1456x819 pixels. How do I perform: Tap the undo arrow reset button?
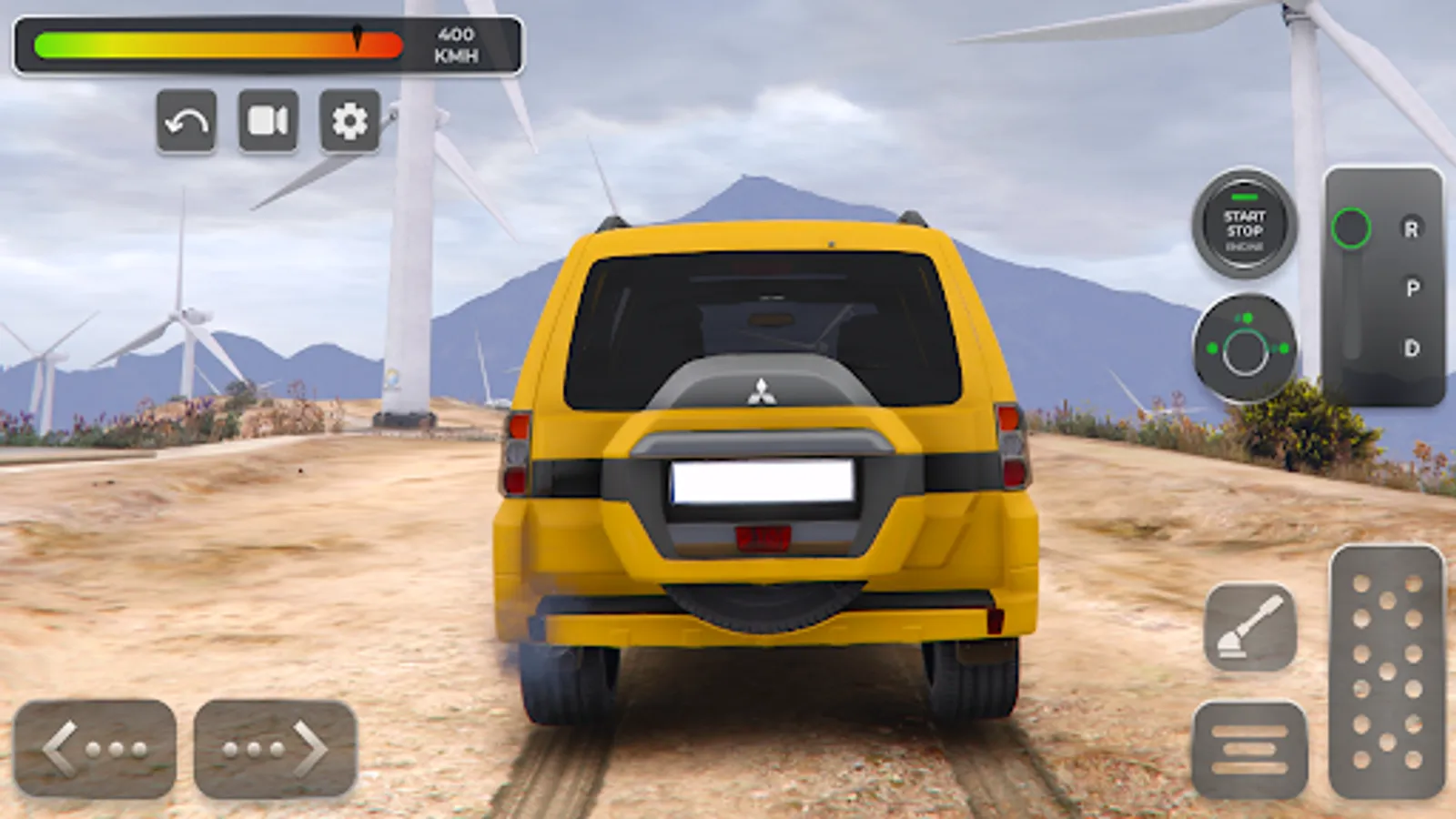[x=187, y=122]
